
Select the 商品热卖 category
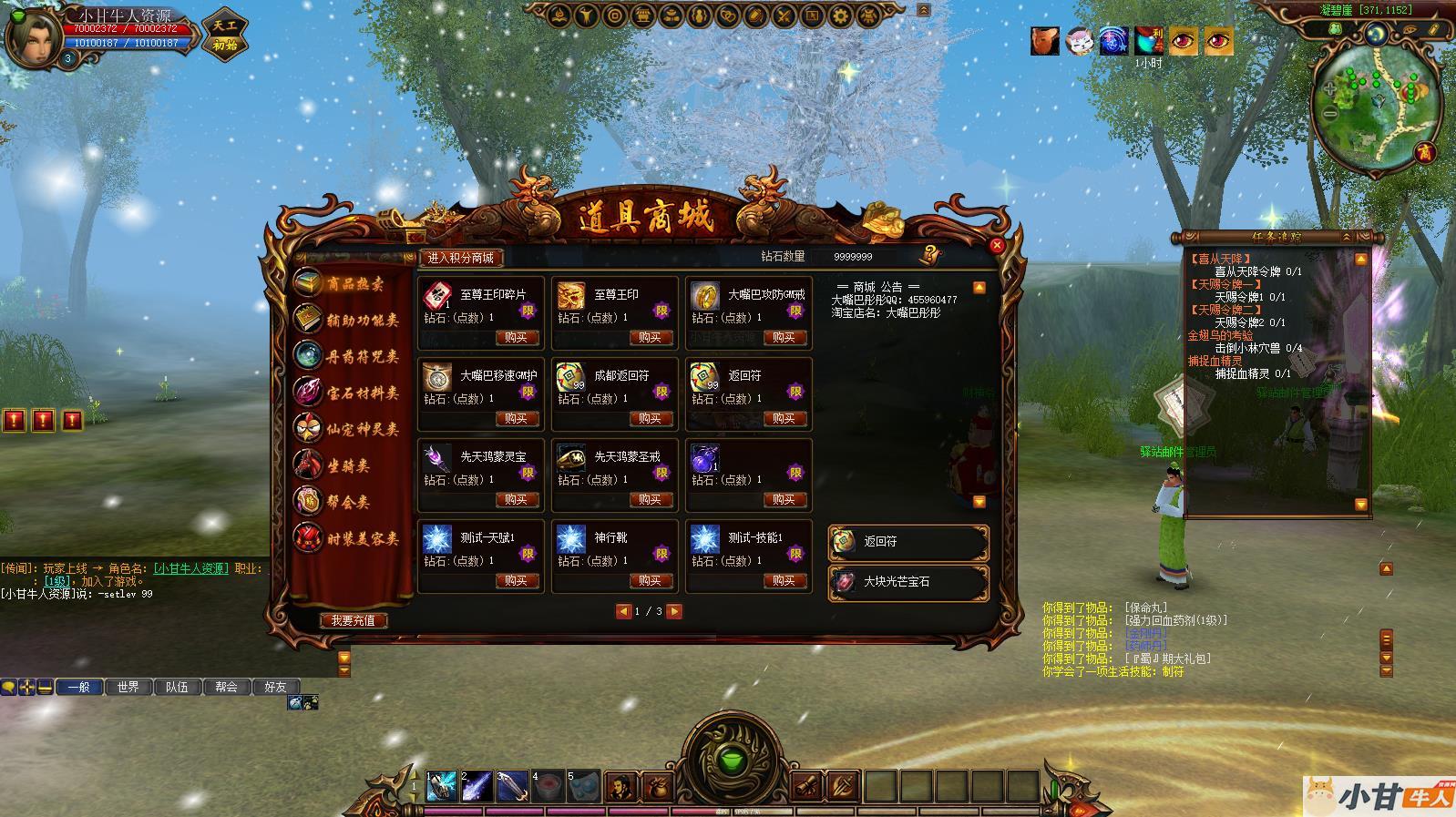349,284
